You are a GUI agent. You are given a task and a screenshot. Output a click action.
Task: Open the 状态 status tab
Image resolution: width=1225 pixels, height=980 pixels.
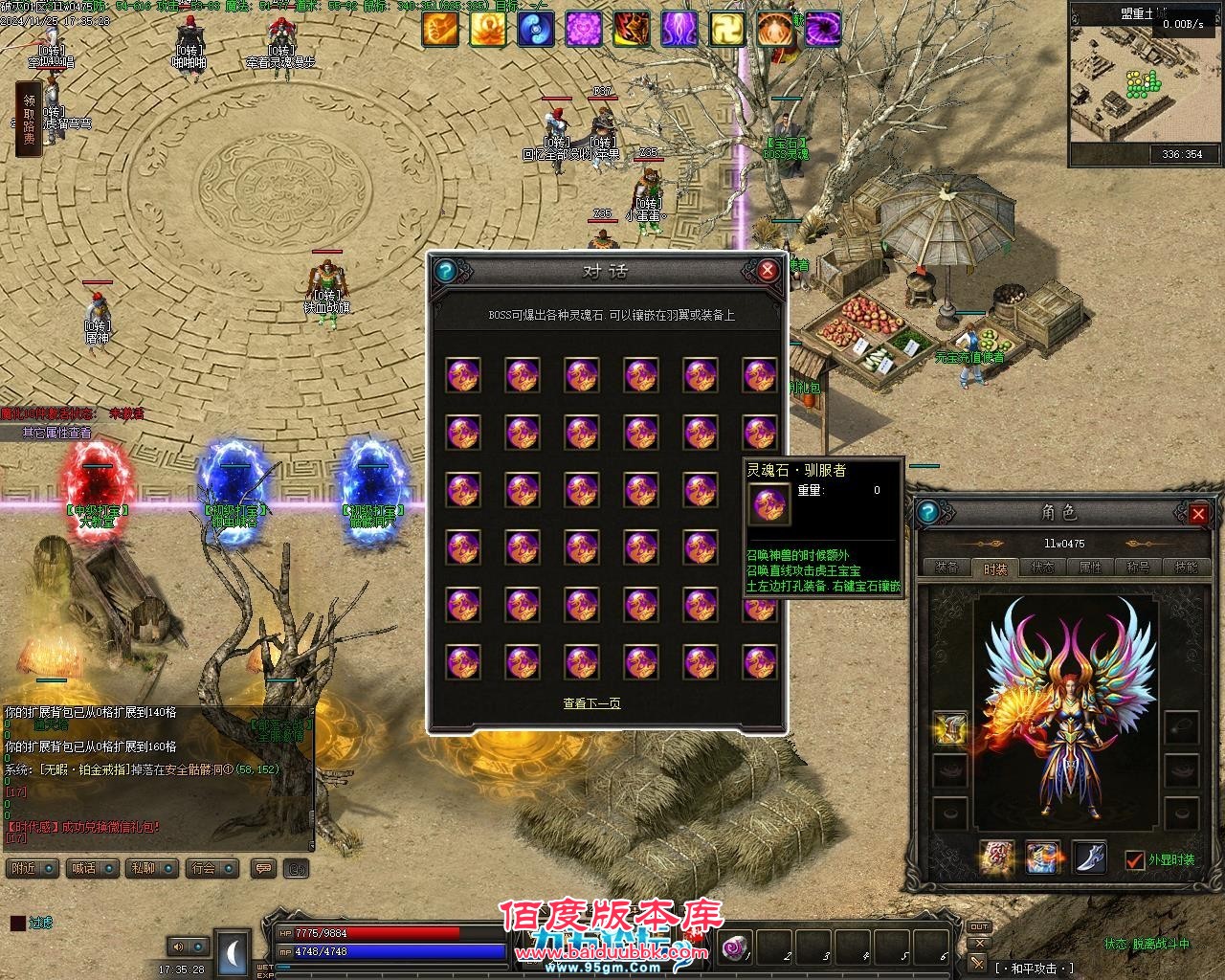tap(1043, 568)
